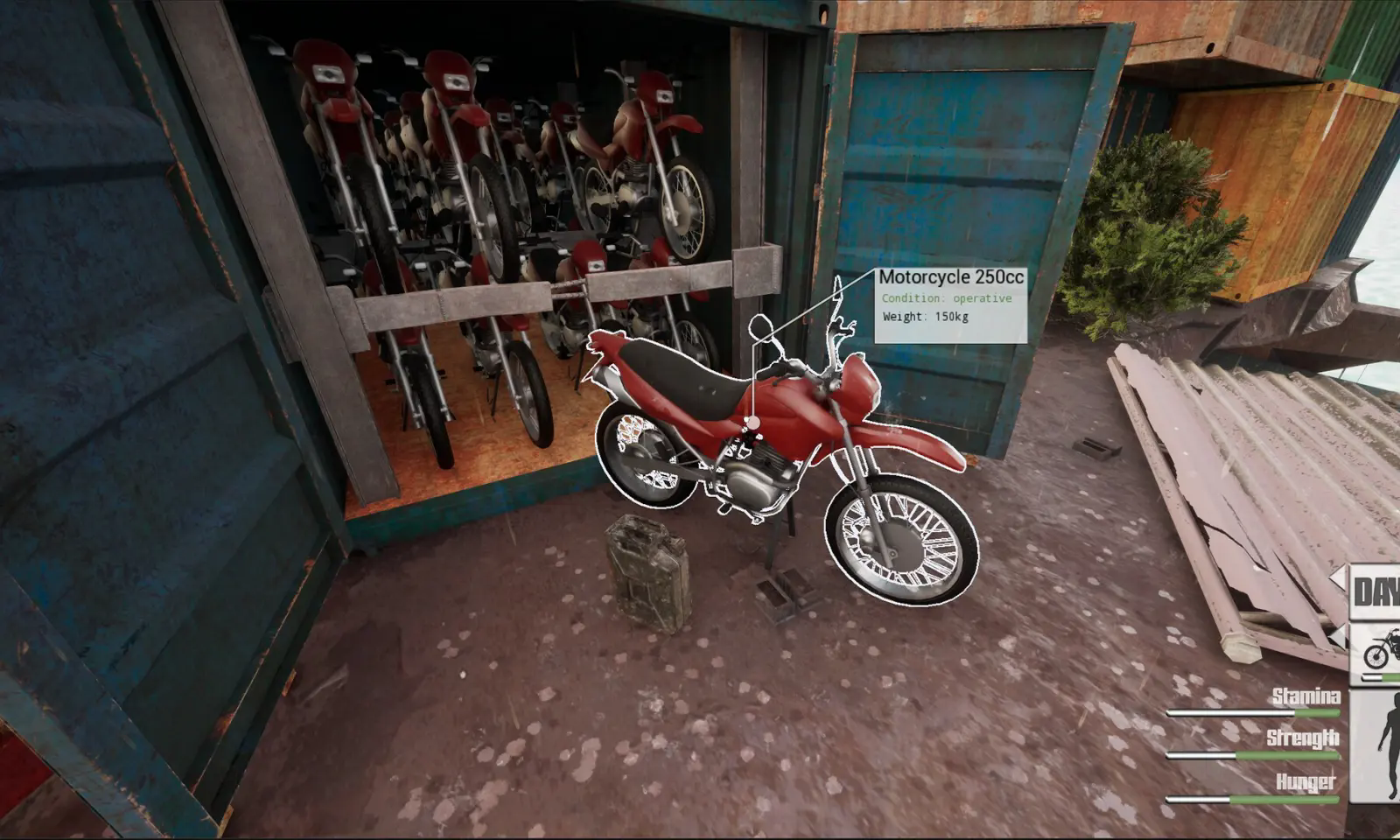Image resolution: width=1400 pixels, height=840 pixels.
Task: Click the arrow beside the DAY panel
Action: pyautogui.click(x=1339, y=577)
